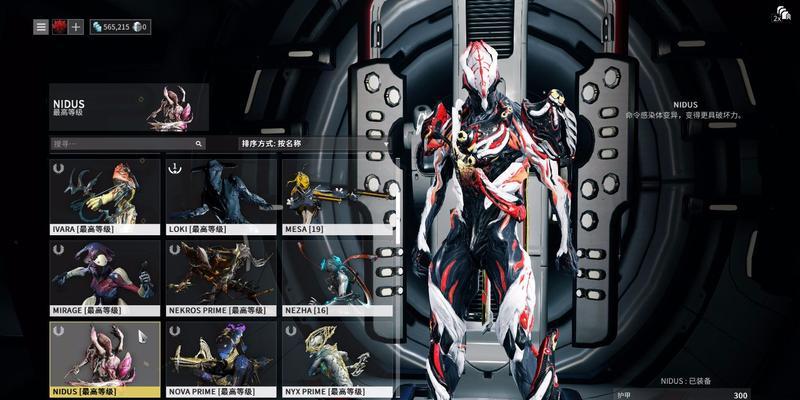
Task: Click the 2x booster icon
Action: pos(781,14)
